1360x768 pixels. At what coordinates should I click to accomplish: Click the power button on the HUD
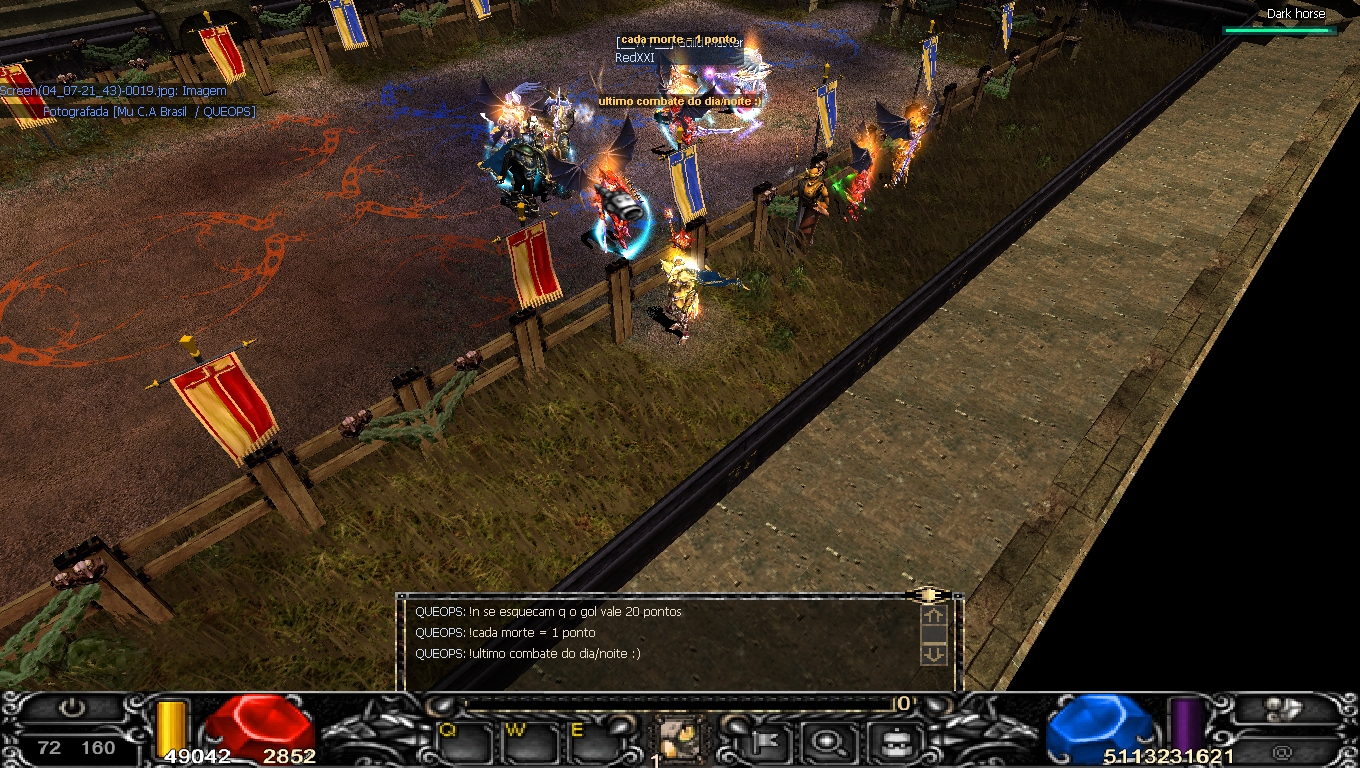(x=72, y=709)
